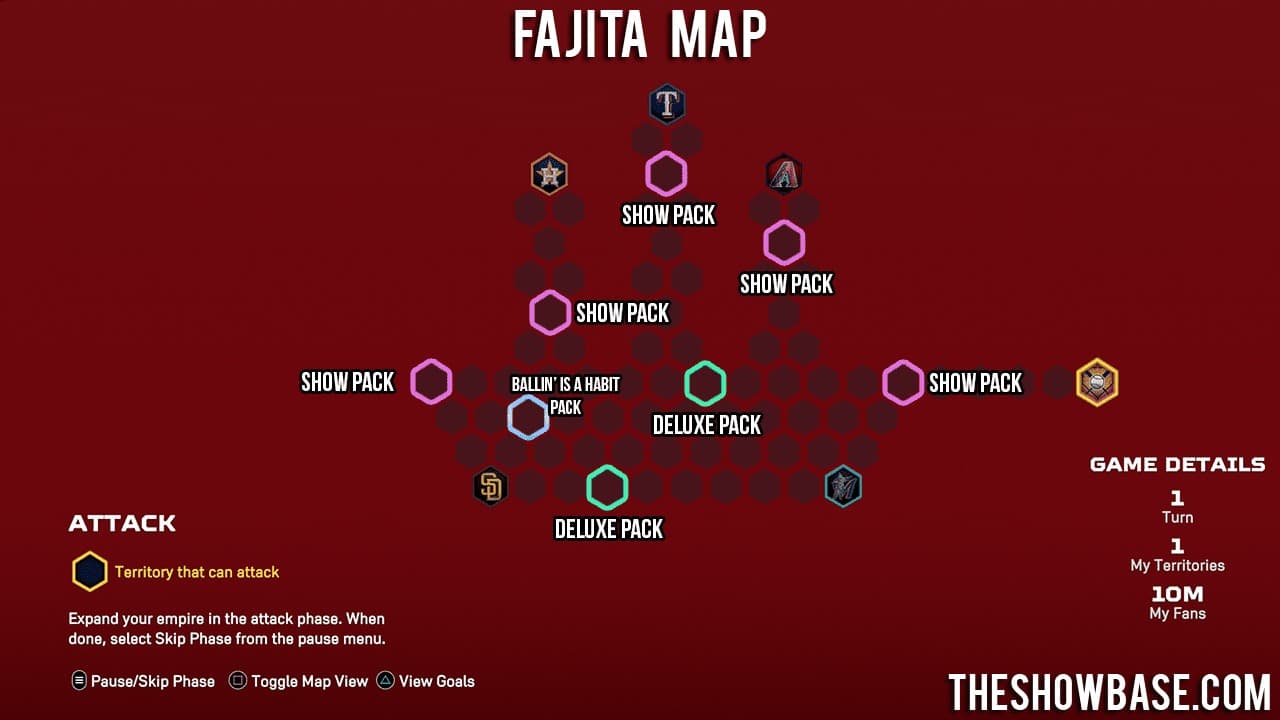Click the Show Pack beside your stronghold

pyautogui.click(x=903, y=382)
